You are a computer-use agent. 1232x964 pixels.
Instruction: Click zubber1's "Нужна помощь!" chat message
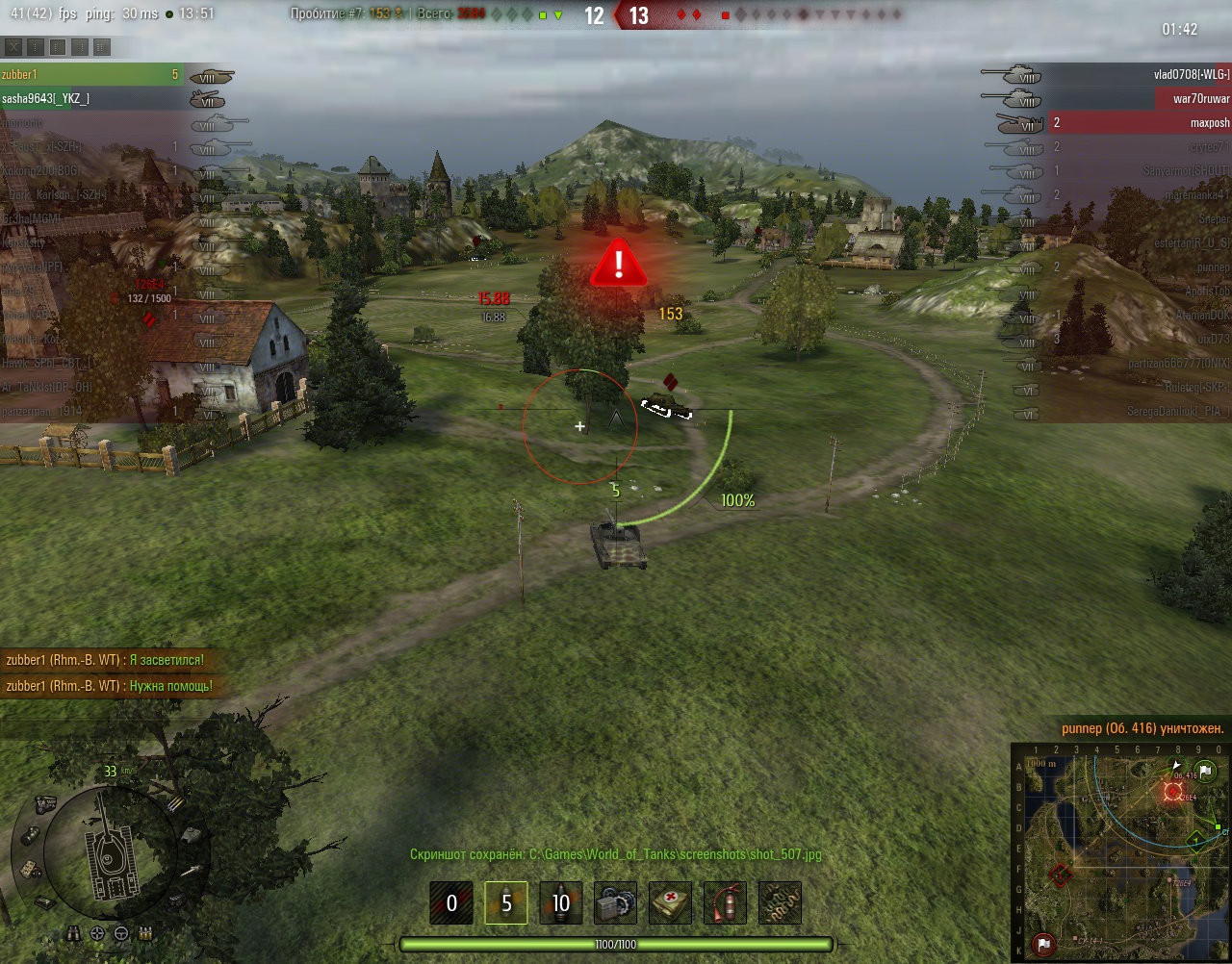pos(108,686)
